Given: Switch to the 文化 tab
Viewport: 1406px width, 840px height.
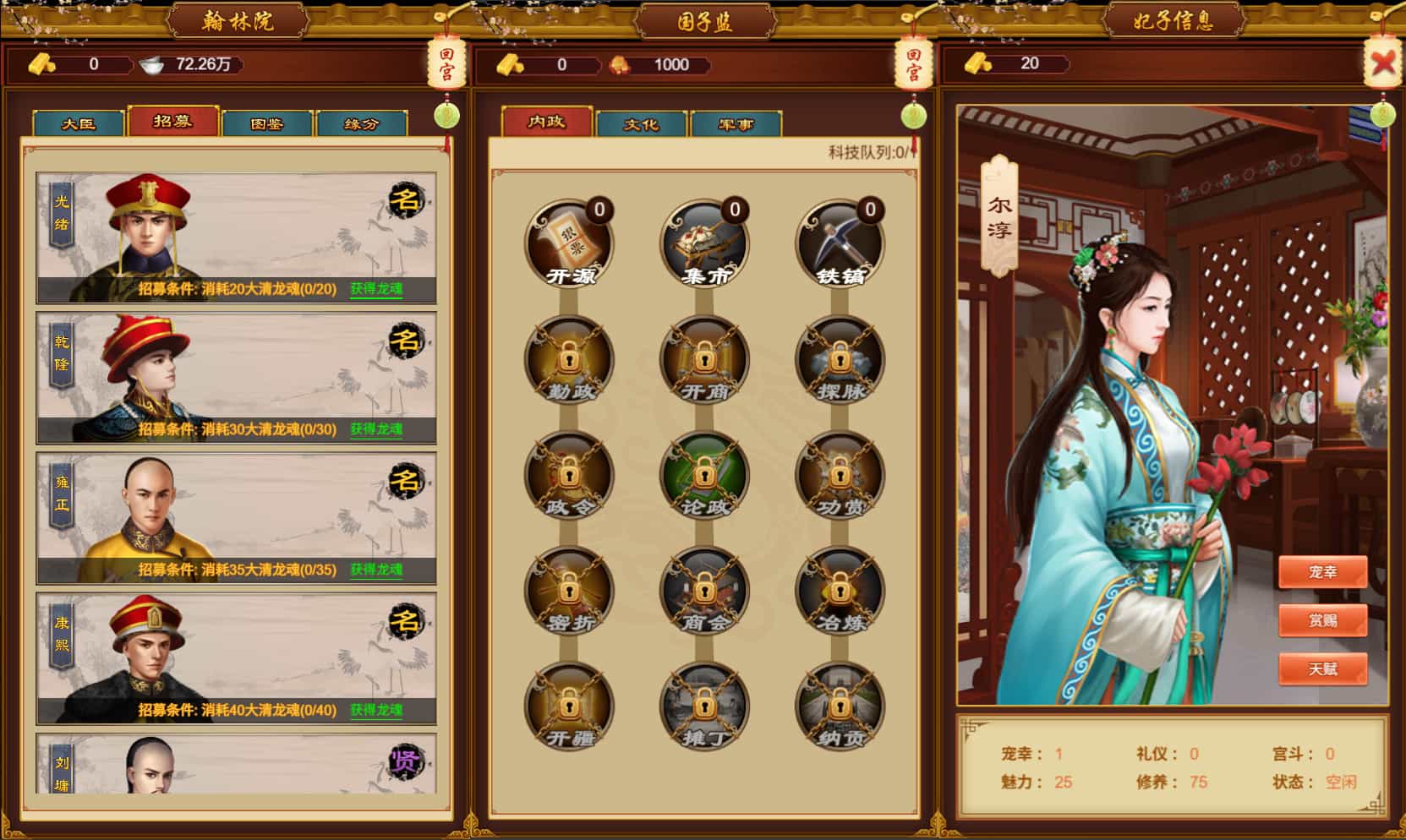Looking at the screenshot, I should click(x=640, y=123).
